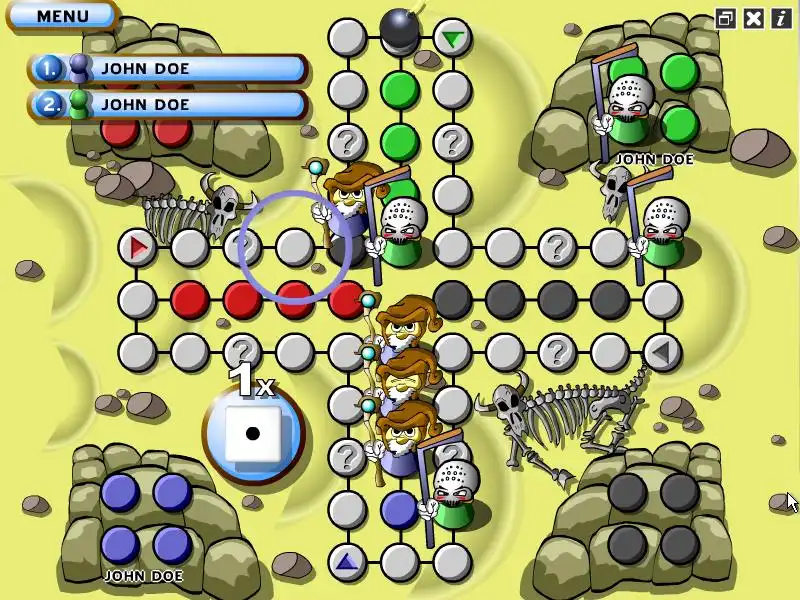The height and width of the screenshot is (600, 800).
Task: Select the red right-arrow start tile
Action: tap(138, 246)
